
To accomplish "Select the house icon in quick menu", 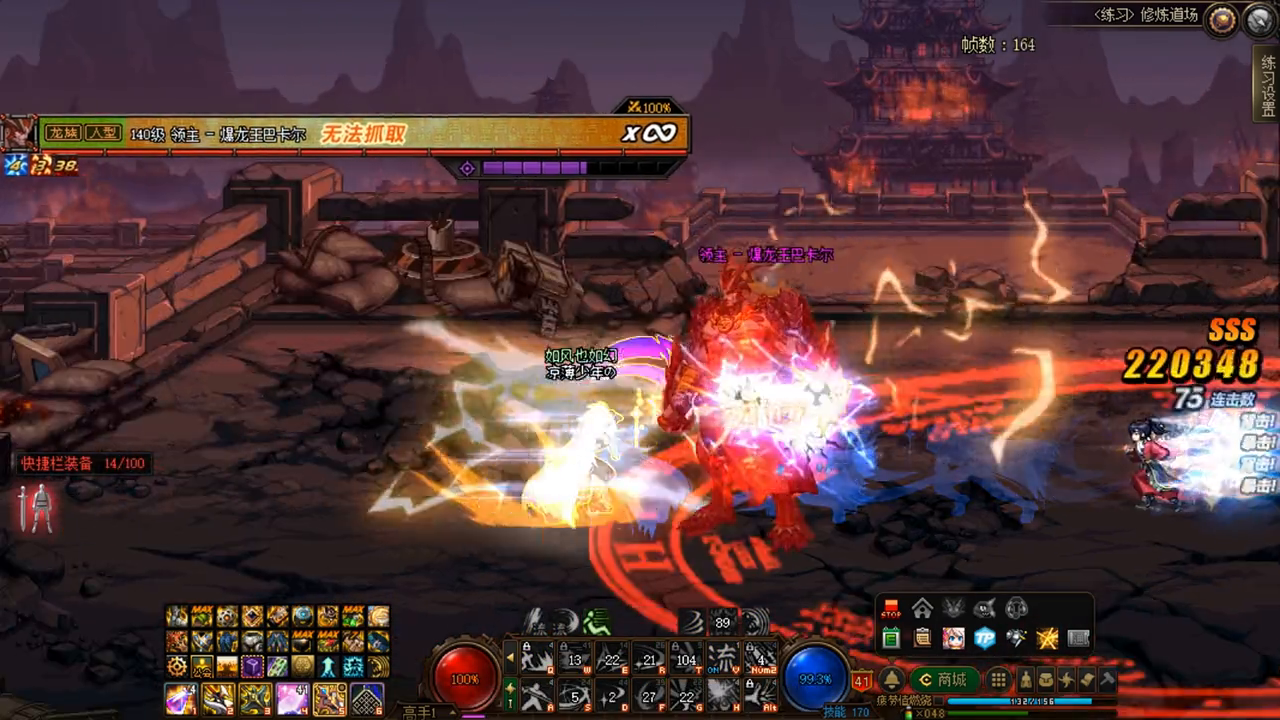I will pos(922,608).
